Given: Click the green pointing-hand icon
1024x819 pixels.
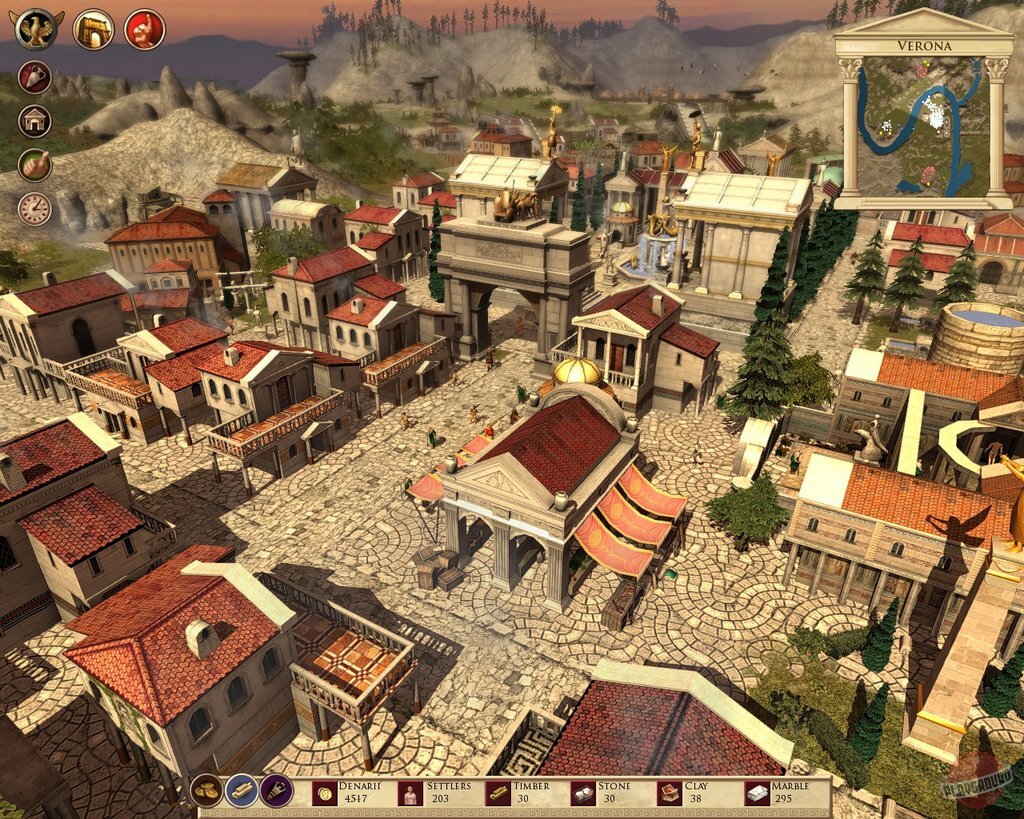Looking at the screenshot, I should click(35, 165).
